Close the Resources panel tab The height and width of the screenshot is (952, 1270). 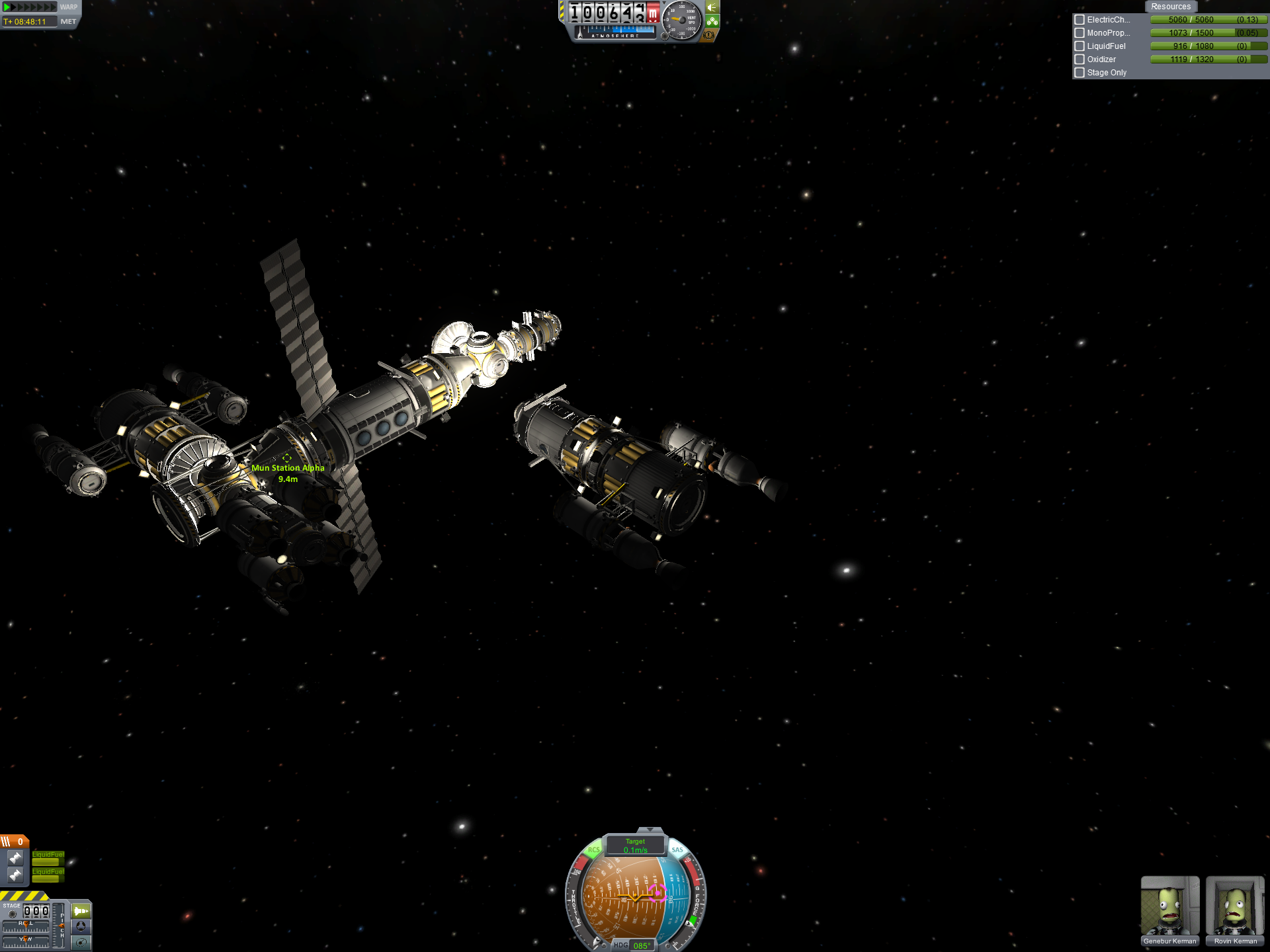click(x=1170, y=7)
